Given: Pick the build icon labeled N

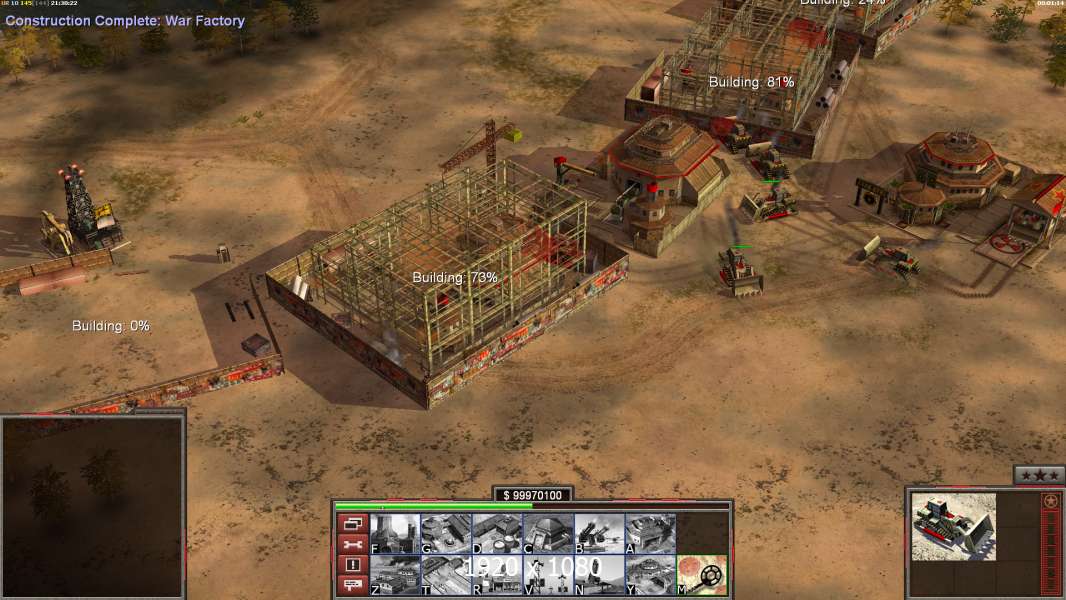Looking at the screenshot, I should click(599, 575).
